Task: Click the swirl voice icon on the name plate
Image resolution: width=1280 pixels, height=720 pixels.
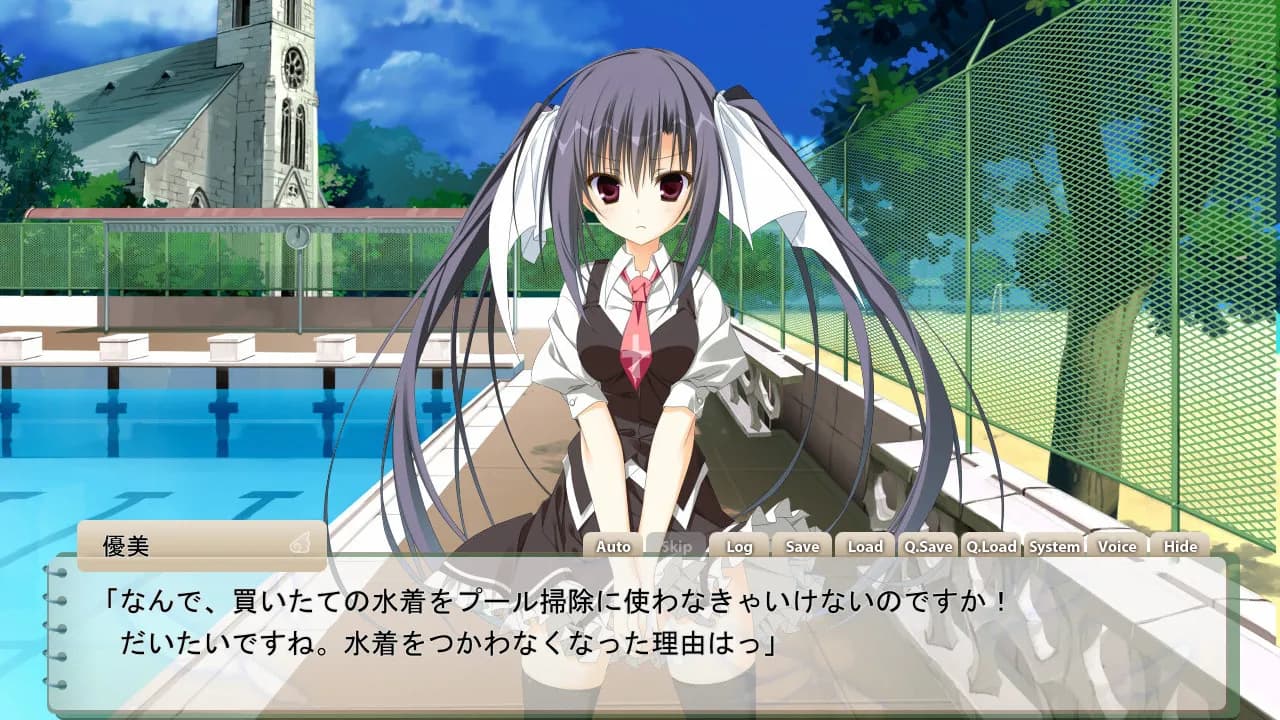Action: pyautogui.click(x=296, y=543)
